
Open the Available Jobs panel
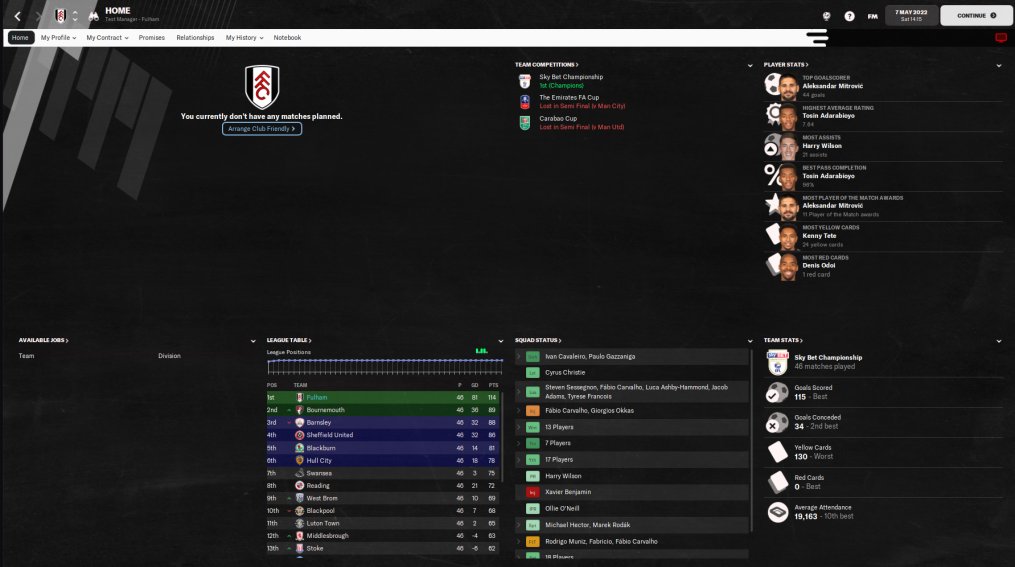coord(43,341)
